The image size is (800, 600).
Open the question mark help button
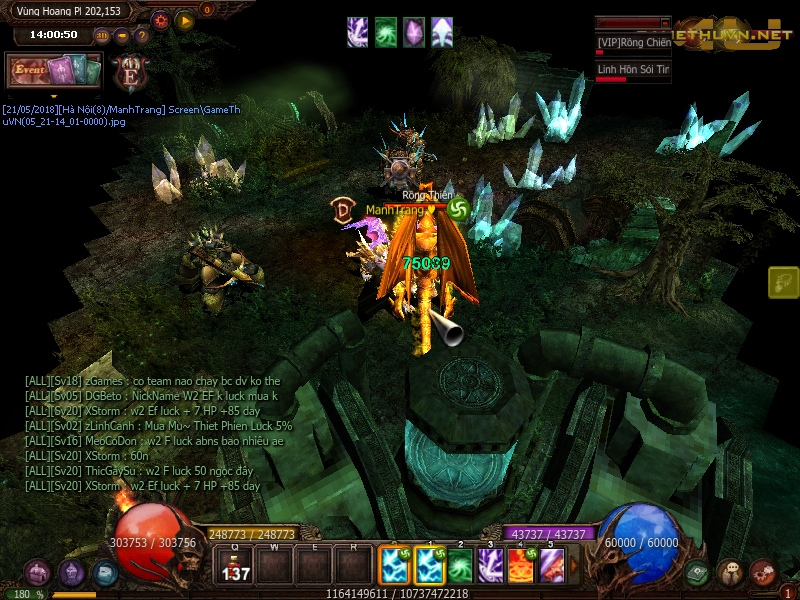click(x=141, y=36)
